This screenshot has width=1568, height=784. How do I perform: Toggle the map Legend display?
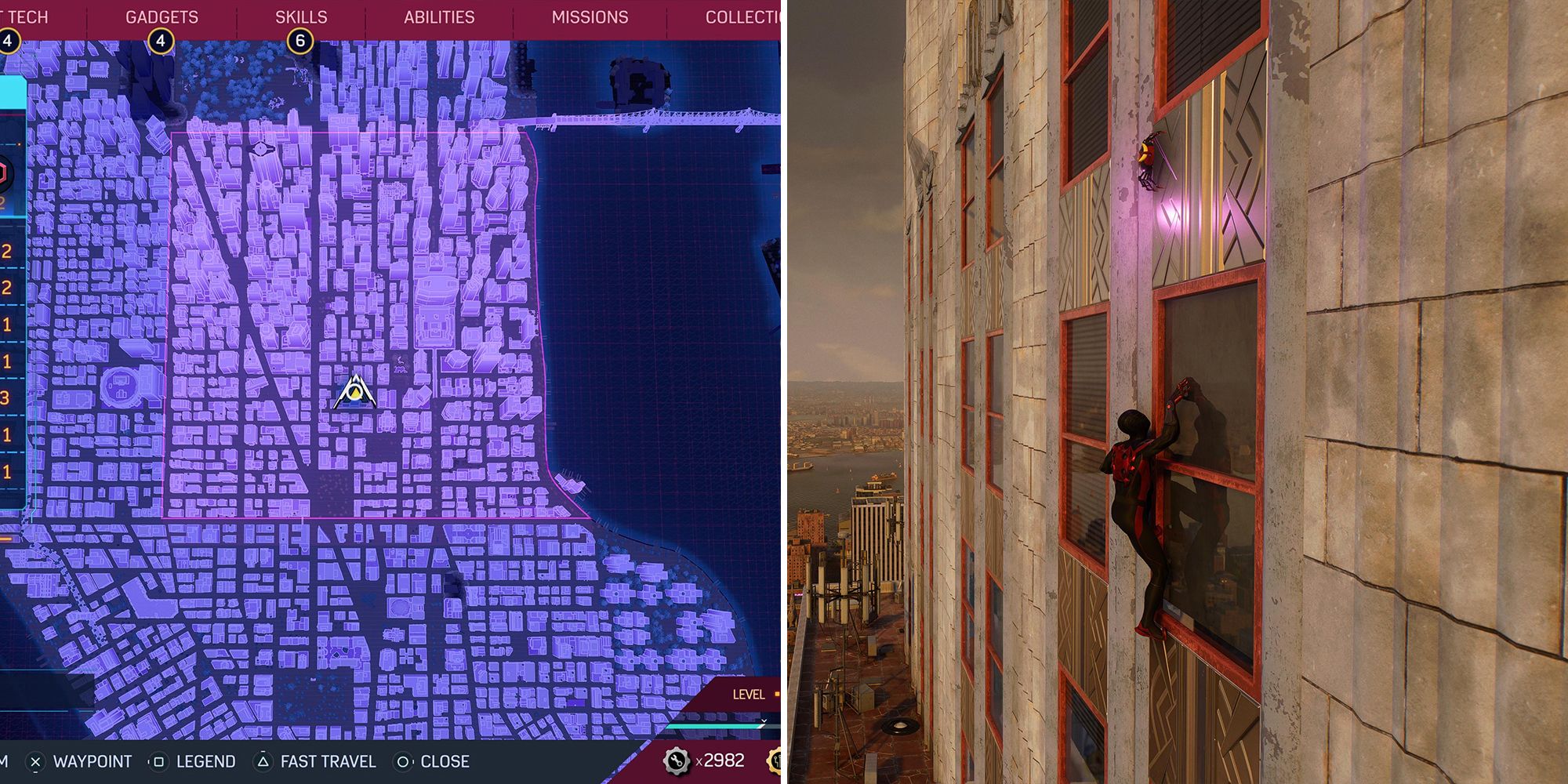(x=208, y=760)
